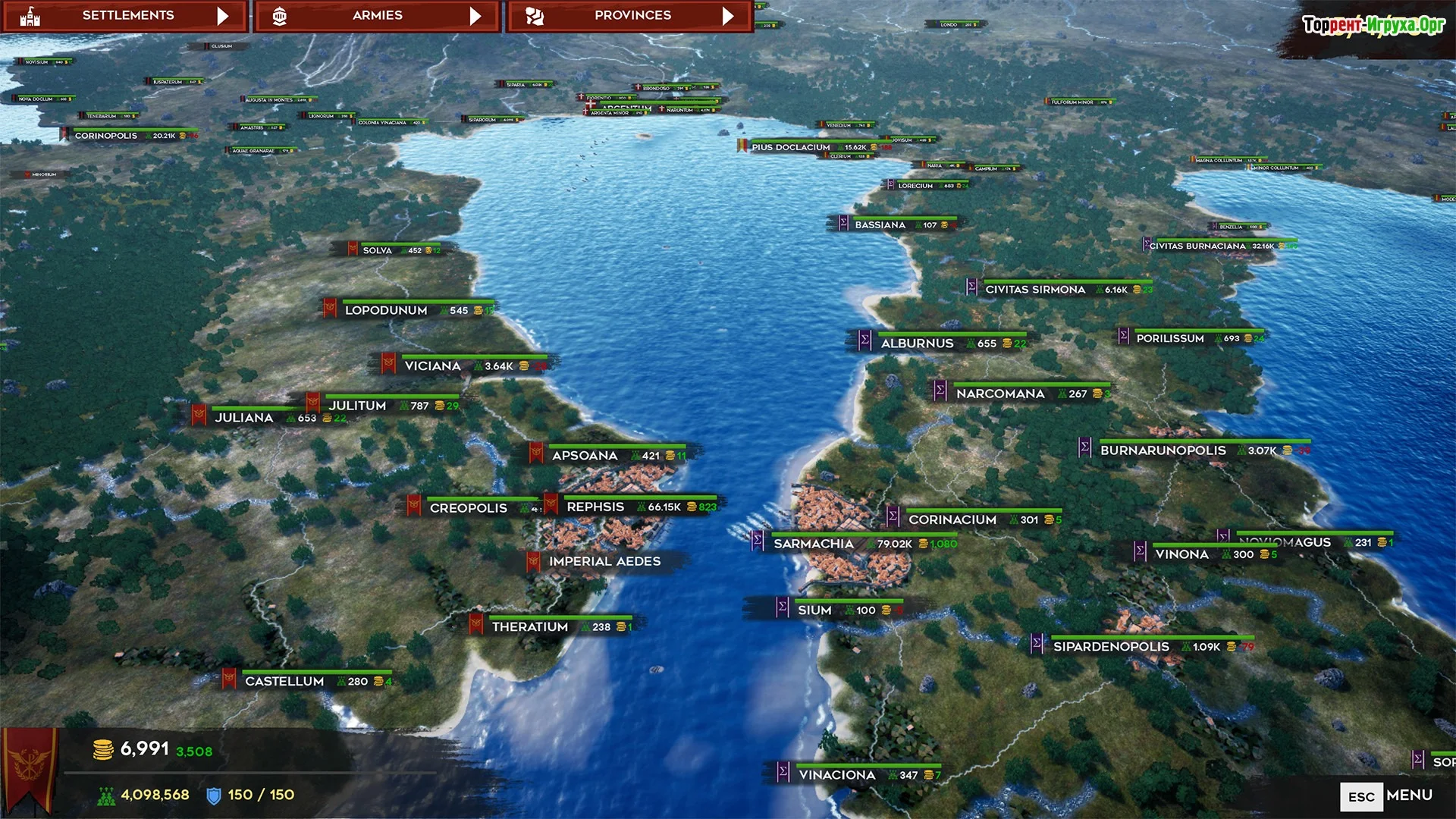Select the Alburnus settlement label
The image size is (1456, 819).
click(917, 344)
